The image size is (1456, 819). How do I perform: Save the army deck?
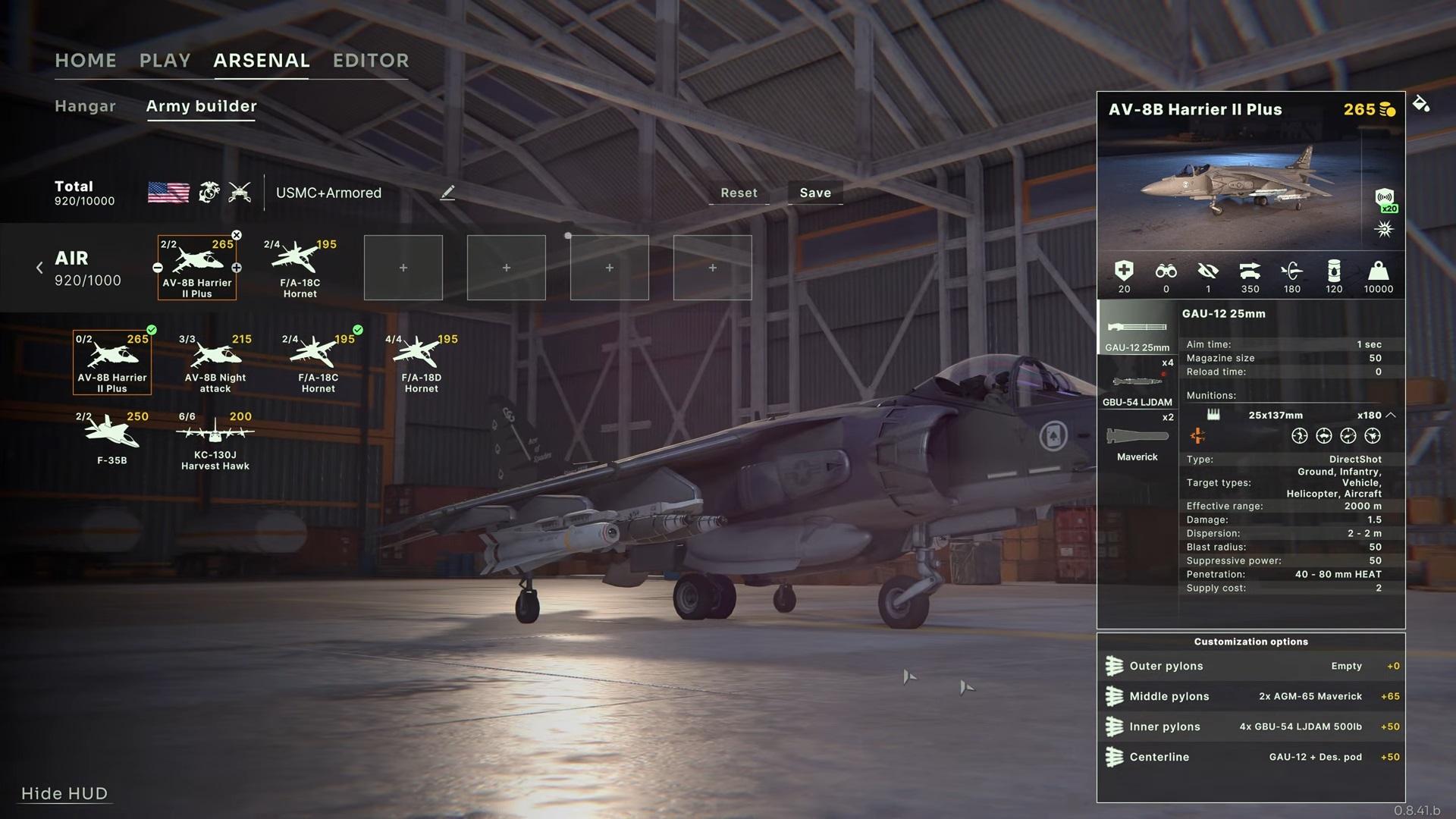815,193
